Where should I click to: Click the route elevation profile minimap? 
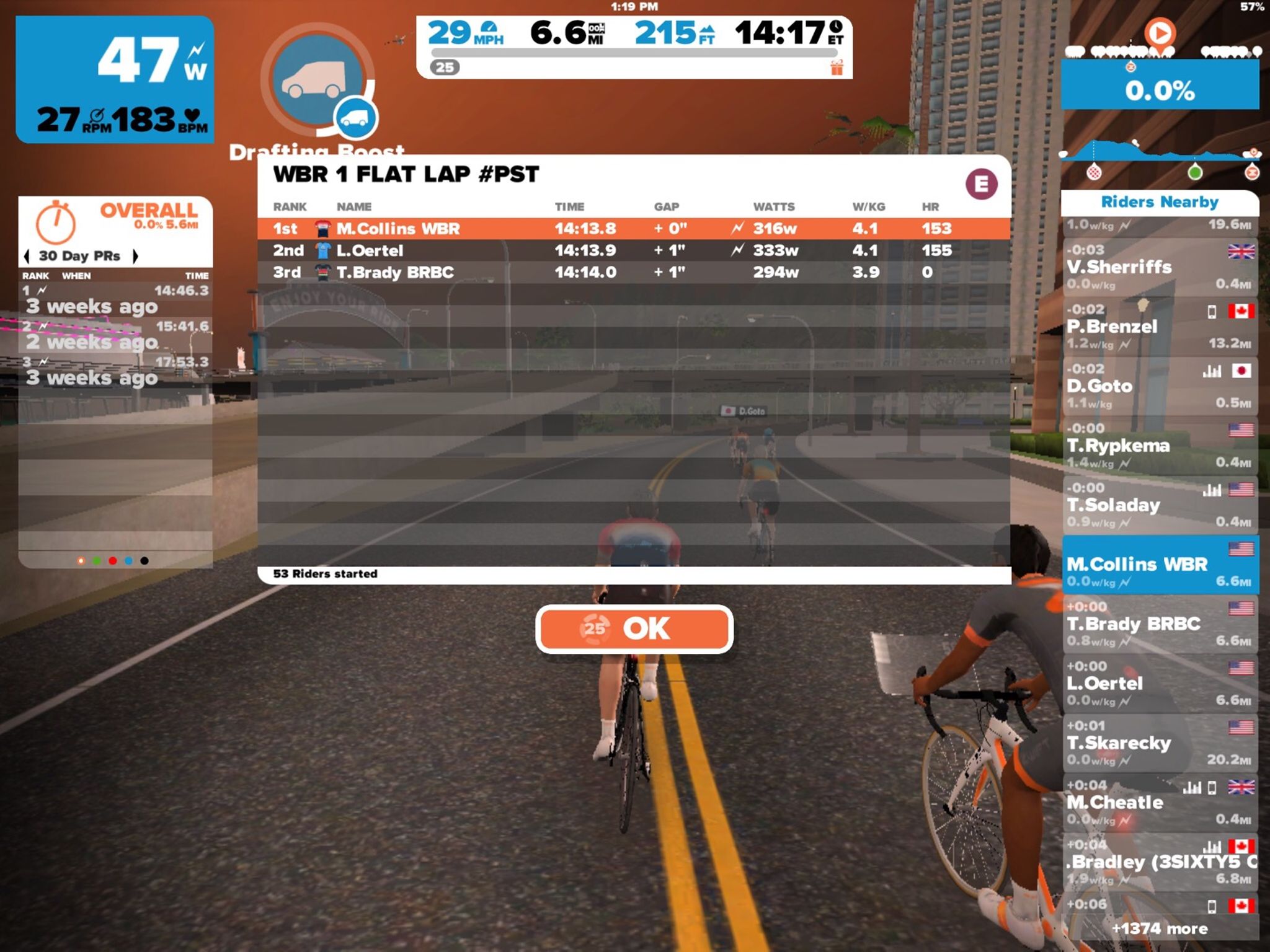[x=1159, y=154]
